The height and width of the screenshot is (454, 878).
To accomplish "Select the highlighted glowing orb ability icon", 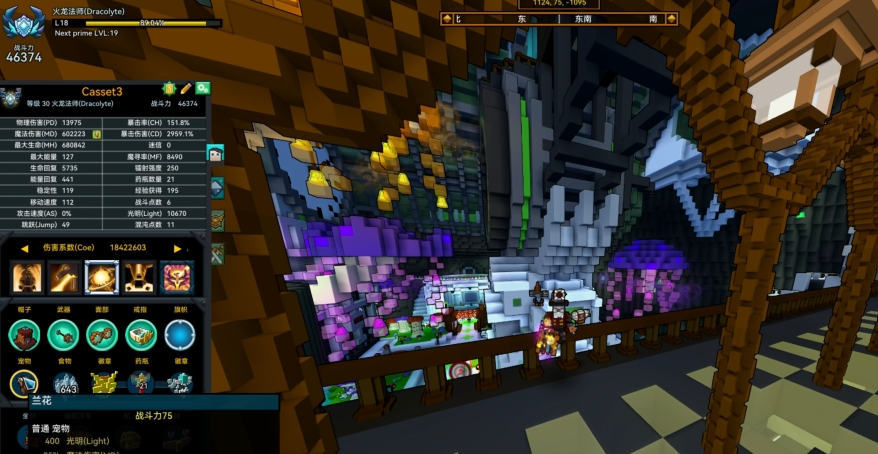I will click(101, 277).
